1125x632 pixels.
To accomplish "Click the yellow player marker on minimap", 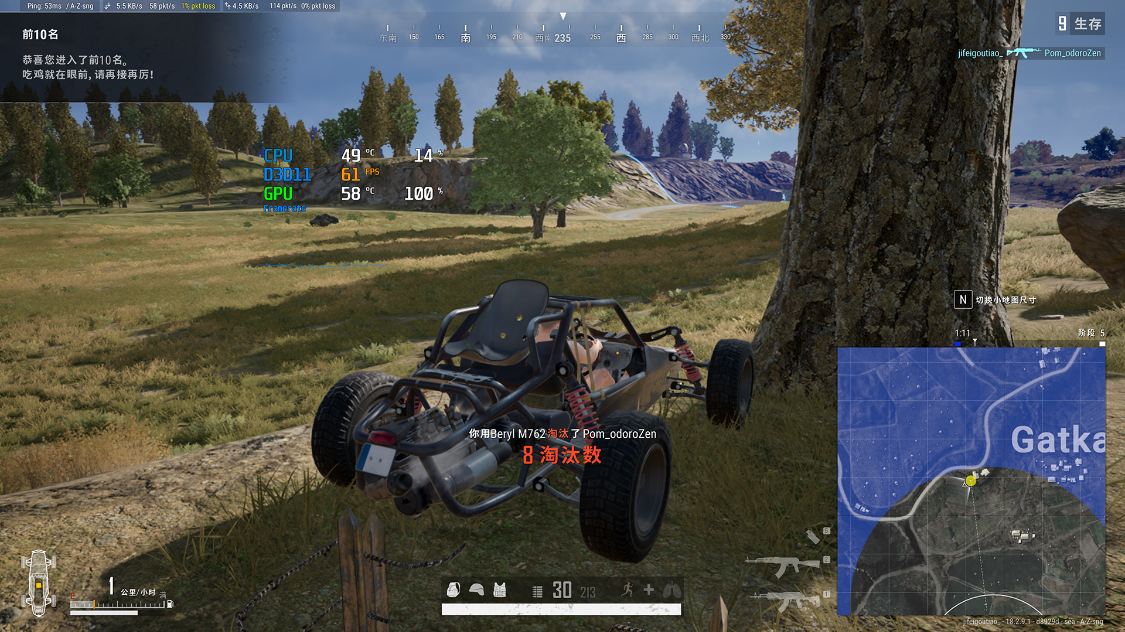I will pyautogui.click(x=970, y=481).
